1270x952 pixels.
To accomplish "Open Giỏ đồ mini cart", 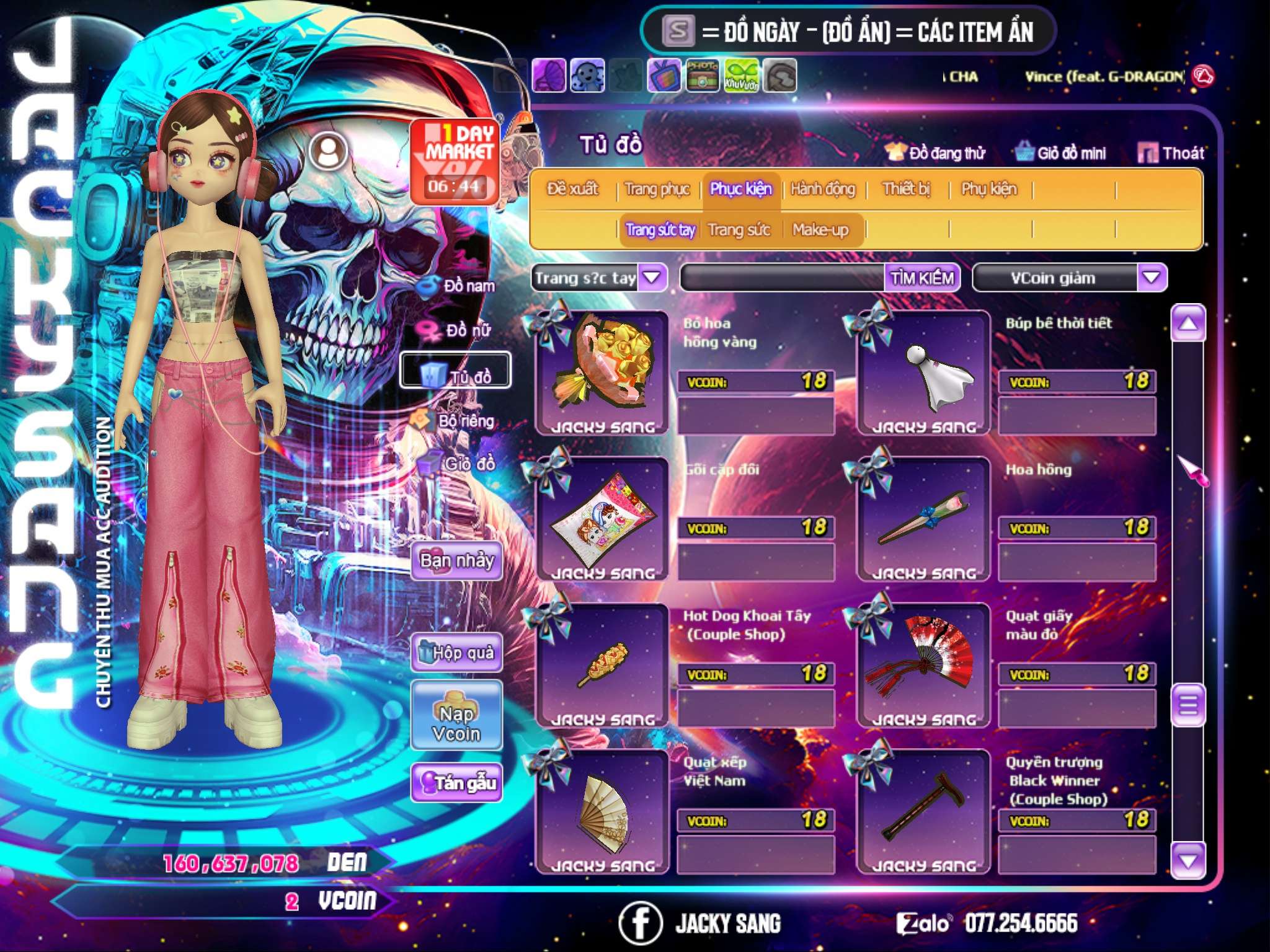I will coord(1060,152).
